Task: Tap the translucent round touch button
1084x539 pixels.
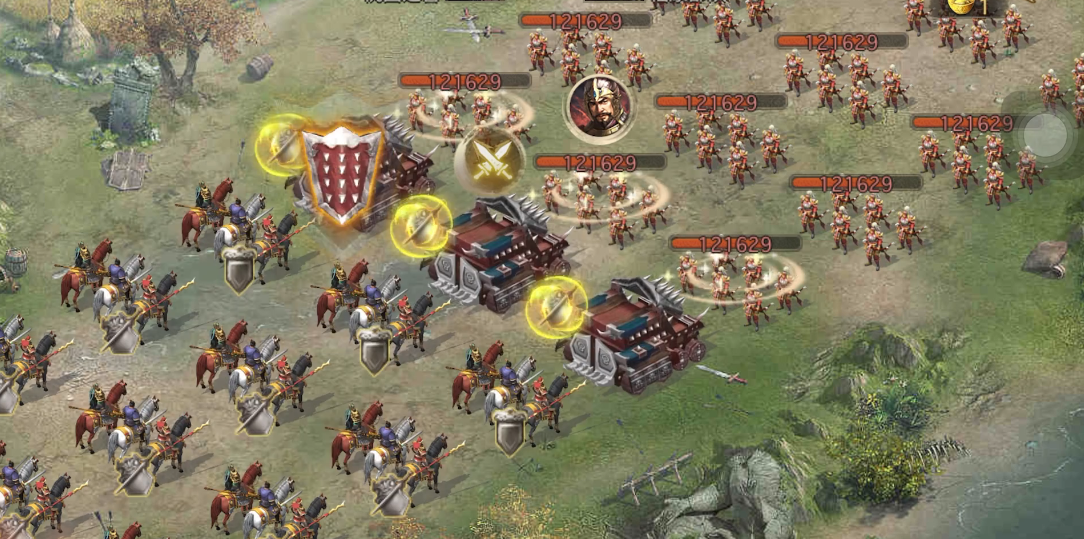Action: (x=1046, y=135)
